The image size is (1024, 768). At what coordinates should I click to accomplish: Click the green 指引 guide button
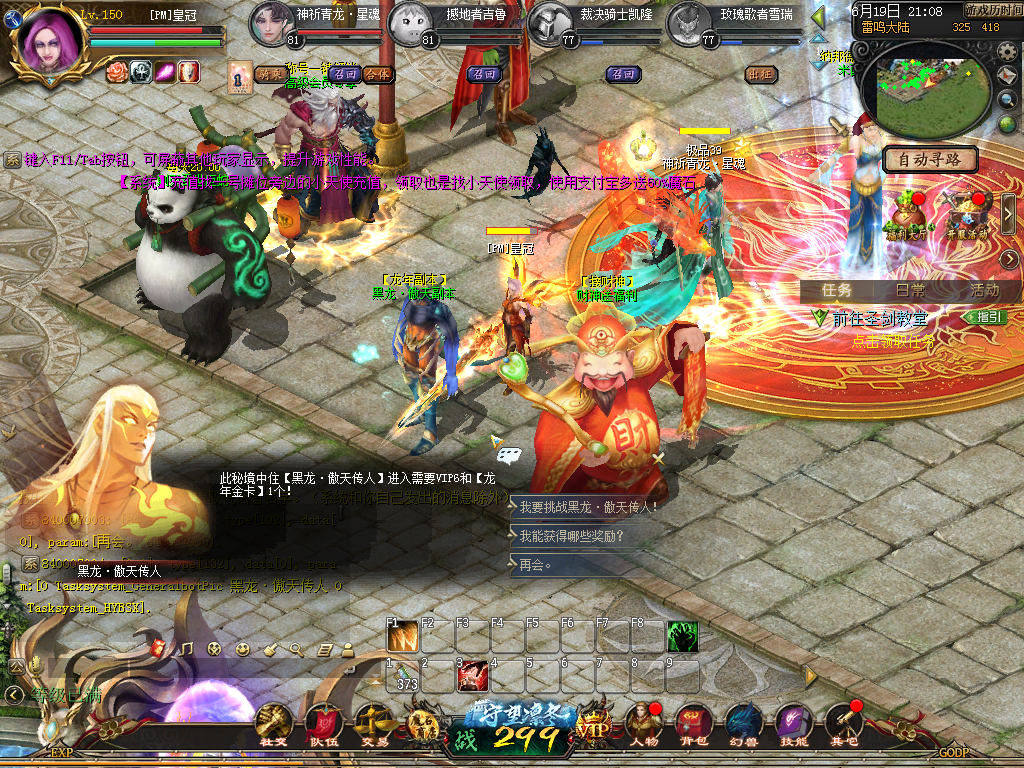coord(985,317)
